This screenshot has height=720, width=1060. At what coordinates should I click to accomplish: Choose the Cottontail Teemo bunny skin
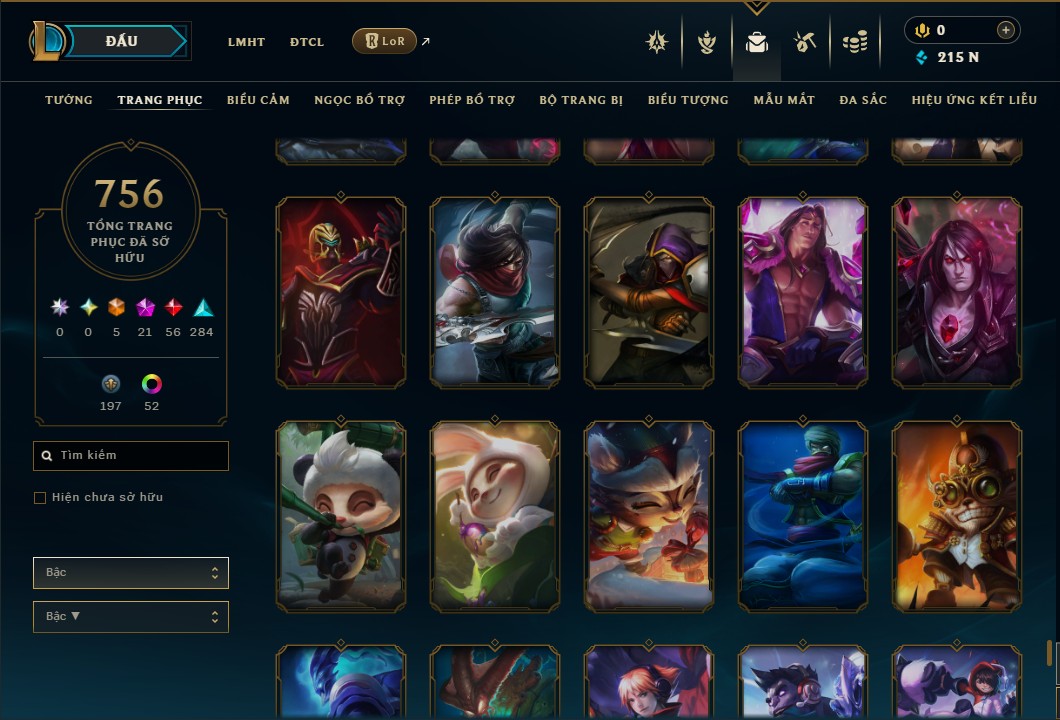point(495,515)
